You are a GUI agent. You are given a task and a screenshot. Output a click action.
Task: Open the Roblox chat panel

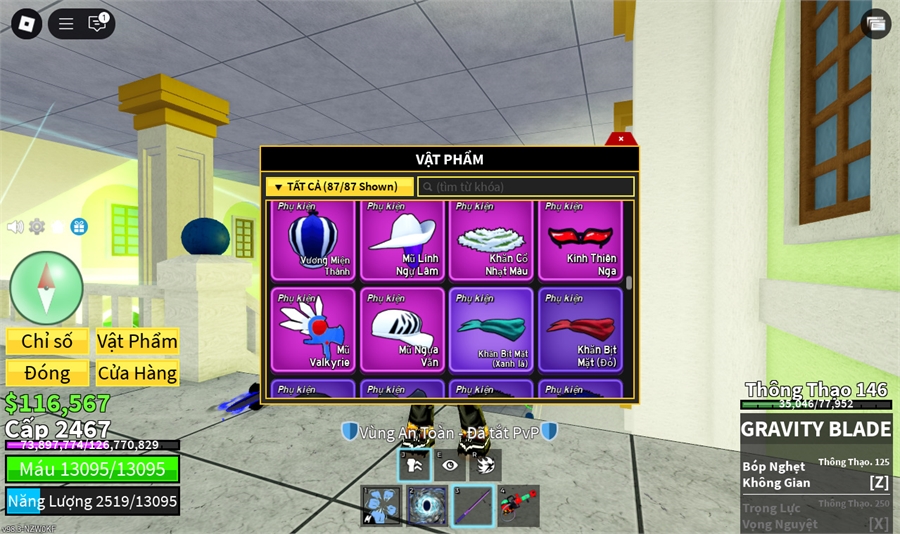(97, 24)
